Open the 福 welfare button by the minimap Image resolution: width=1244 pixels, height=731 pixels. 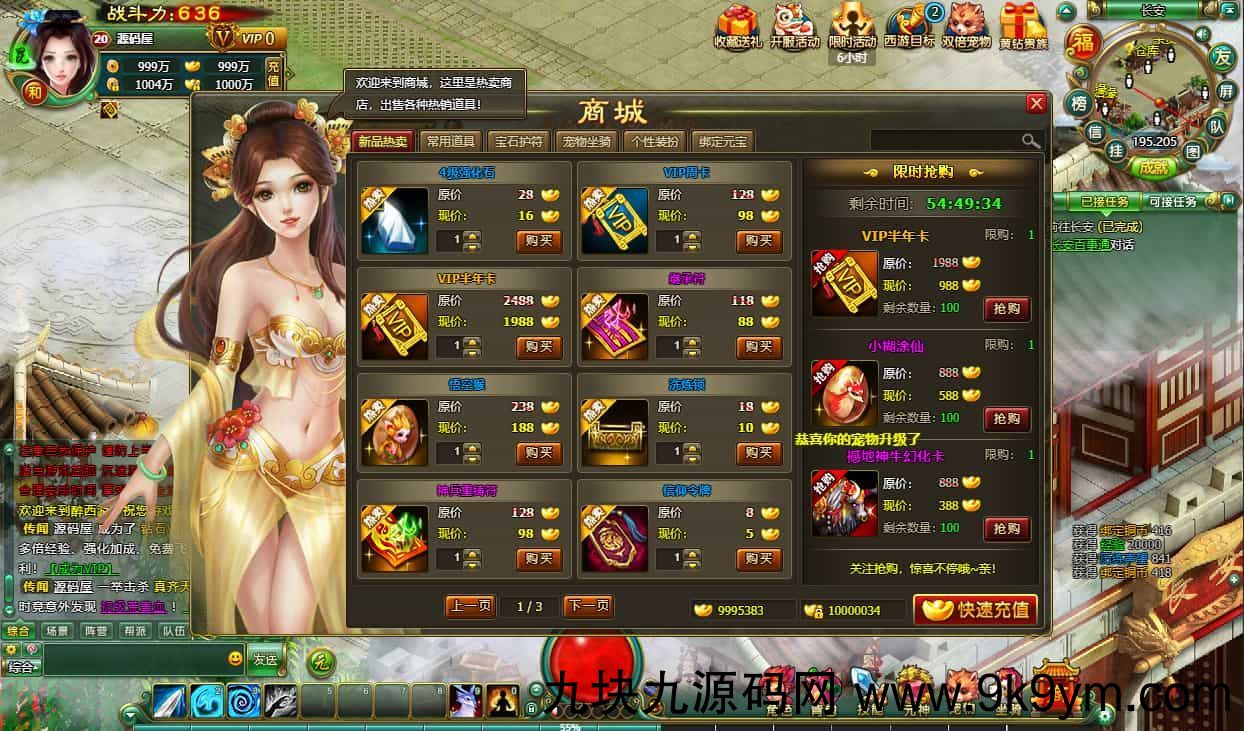click(x=1082, y=42)
